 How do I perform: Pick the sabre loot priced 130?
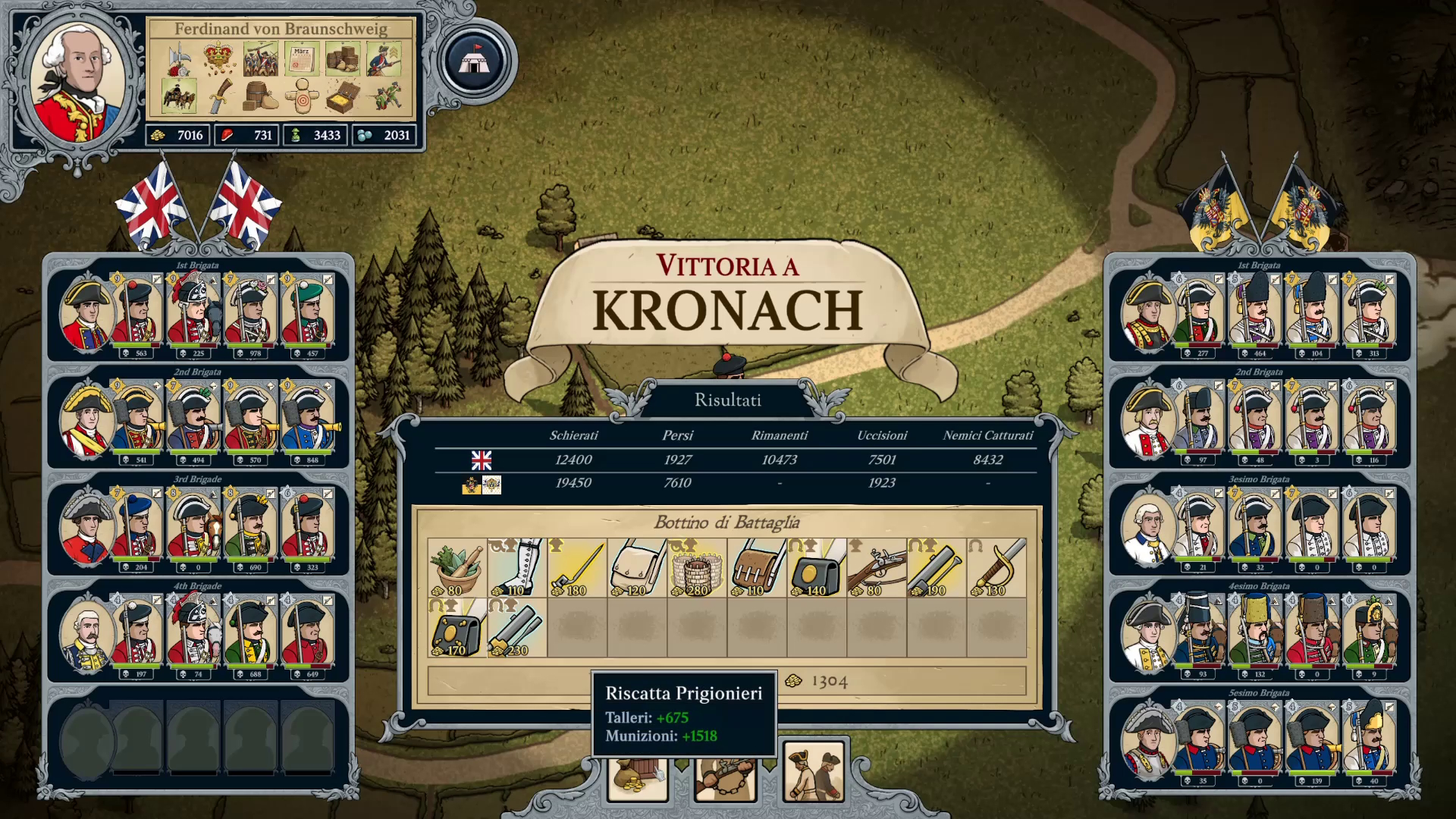(x=996, y=568)
